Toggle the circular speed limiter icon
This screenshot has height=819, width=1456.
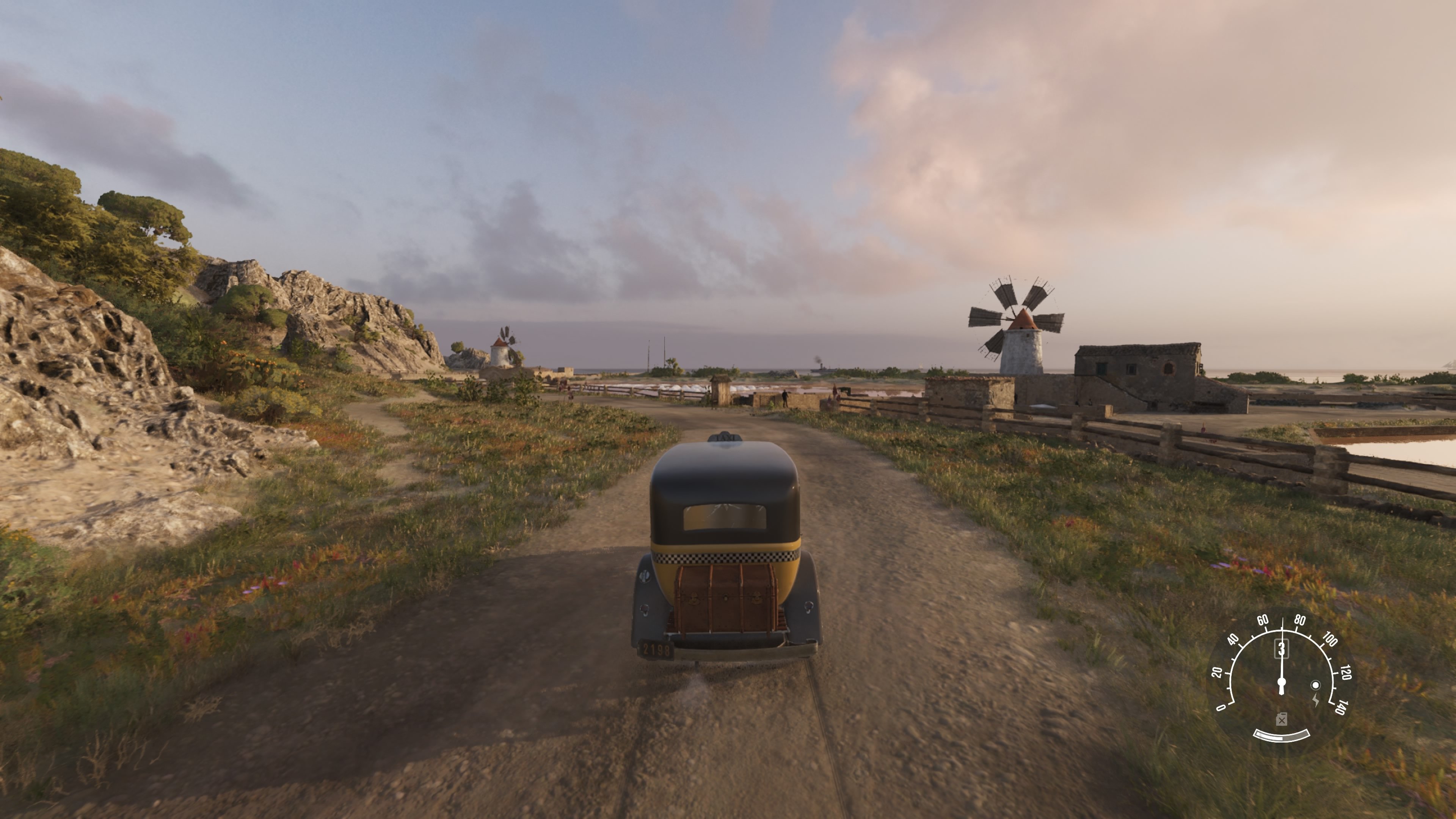1315,685
